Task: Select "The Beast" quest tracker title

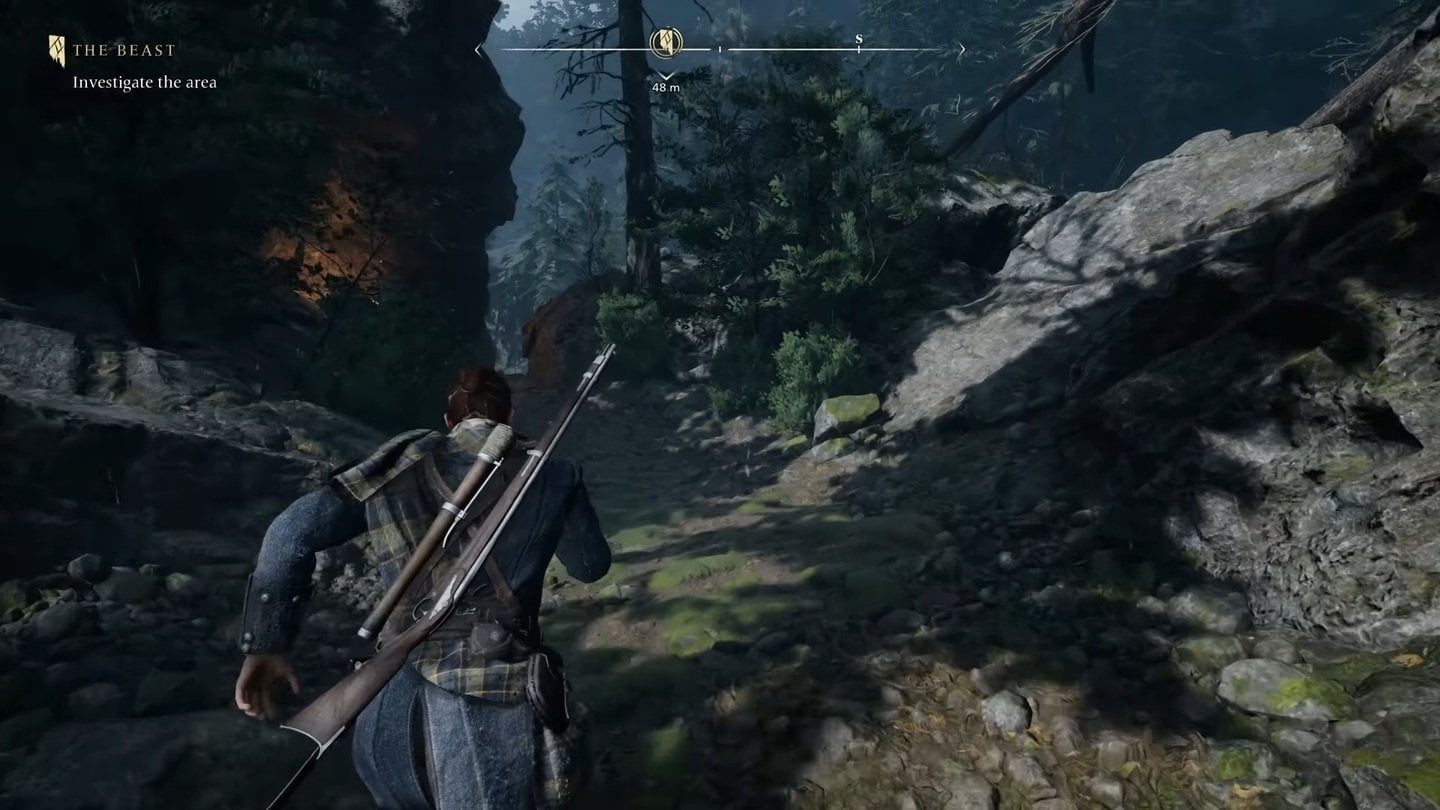Action: 123,50
